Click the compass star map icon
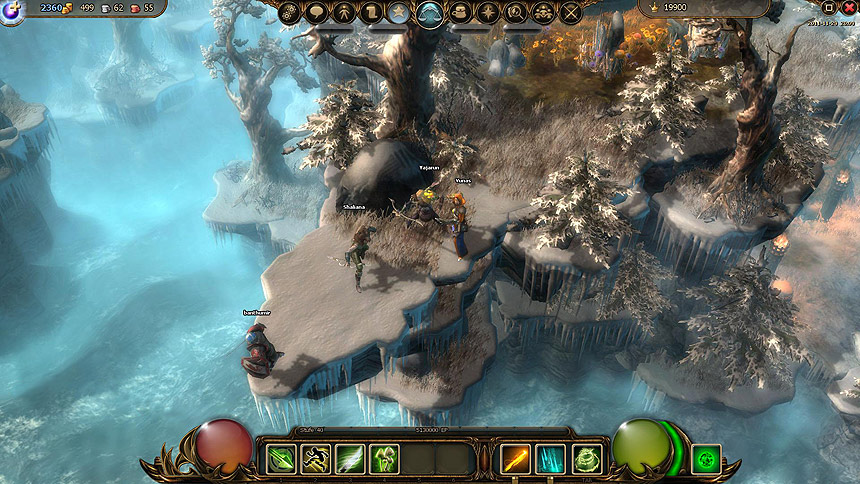This screenshot has width=860, height=484. 489,13
